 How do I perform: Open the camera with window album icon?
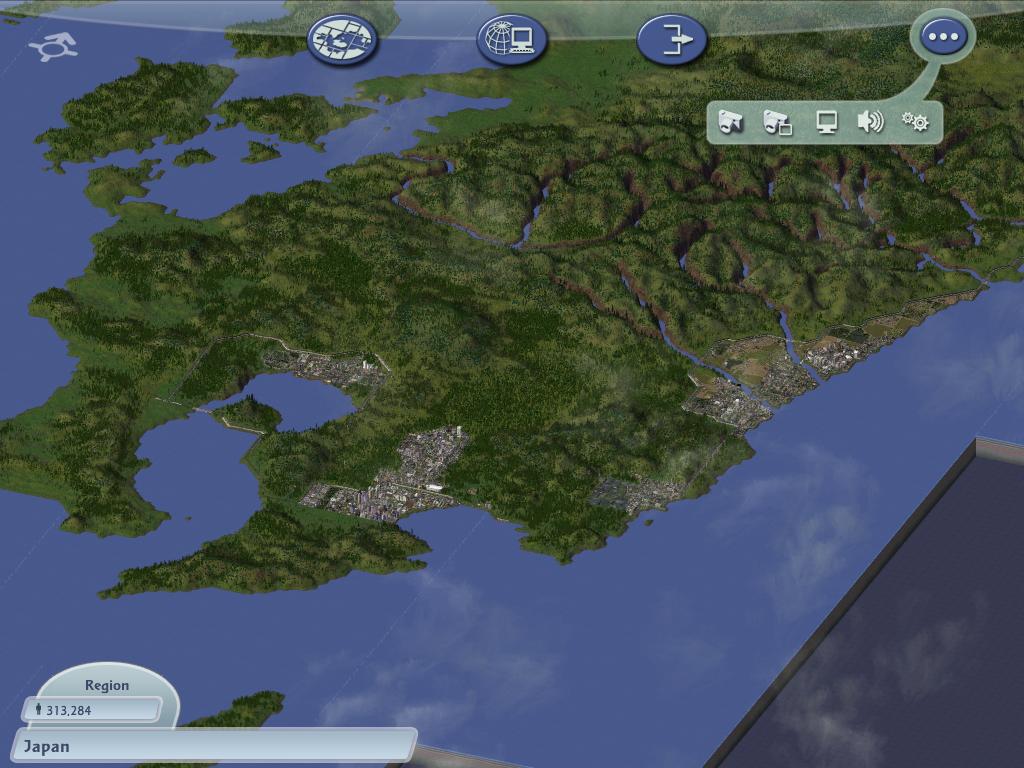pos(777,122)
